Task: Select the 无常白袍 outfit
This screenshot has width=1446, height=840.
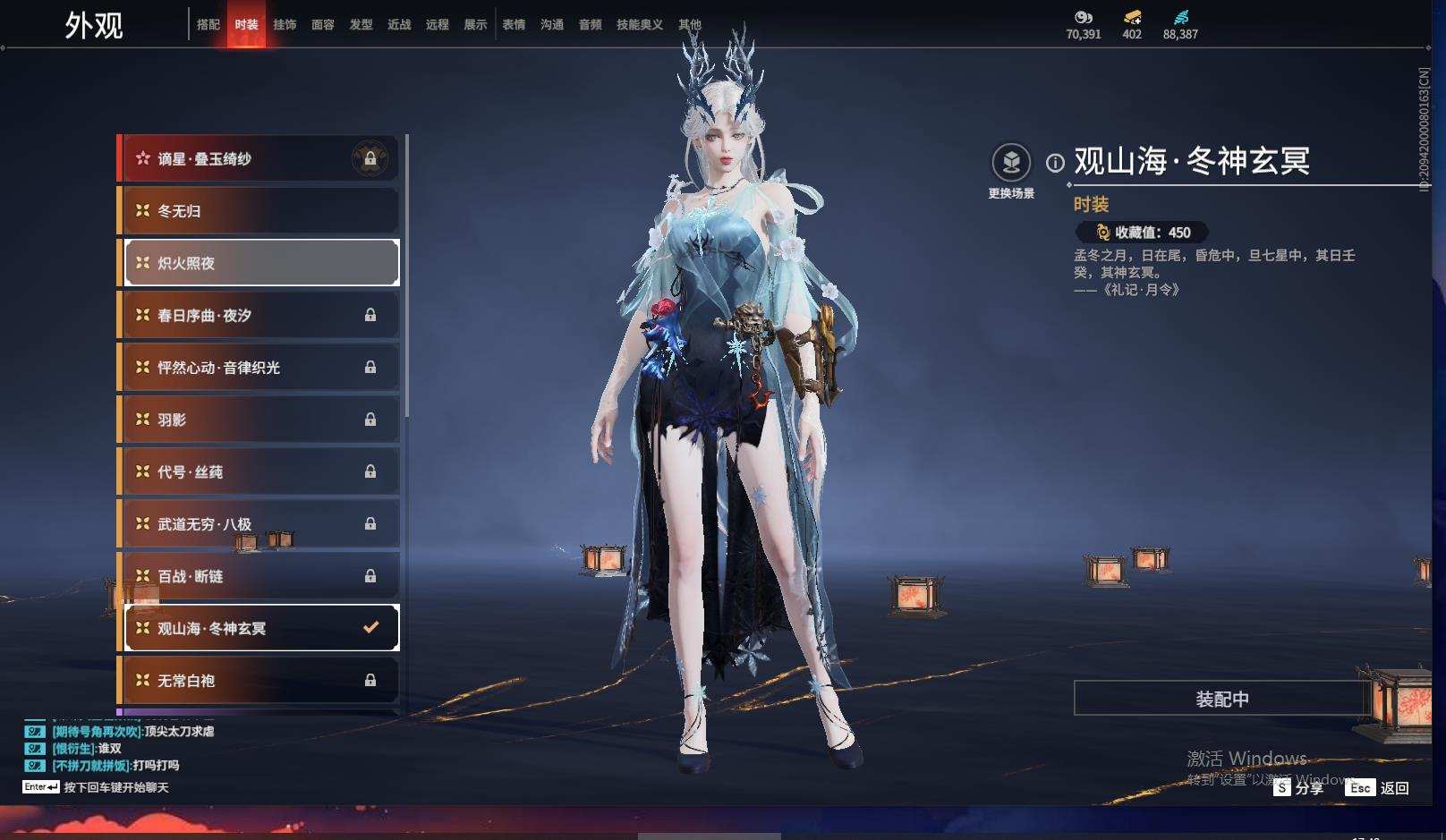Action: click(x=259, y=681)
